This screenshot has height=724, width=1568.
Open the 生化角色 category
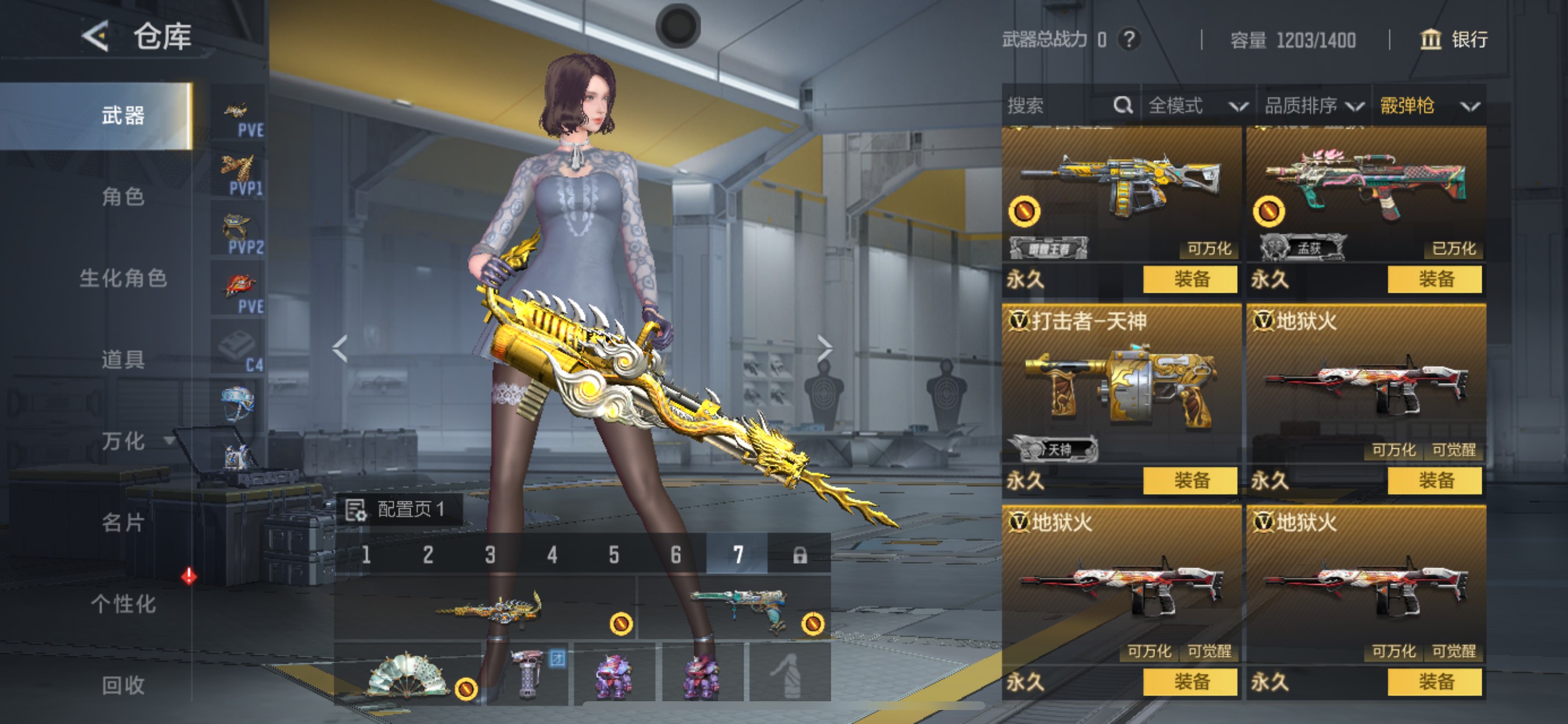pyautogui.click(x=123, y=278)
